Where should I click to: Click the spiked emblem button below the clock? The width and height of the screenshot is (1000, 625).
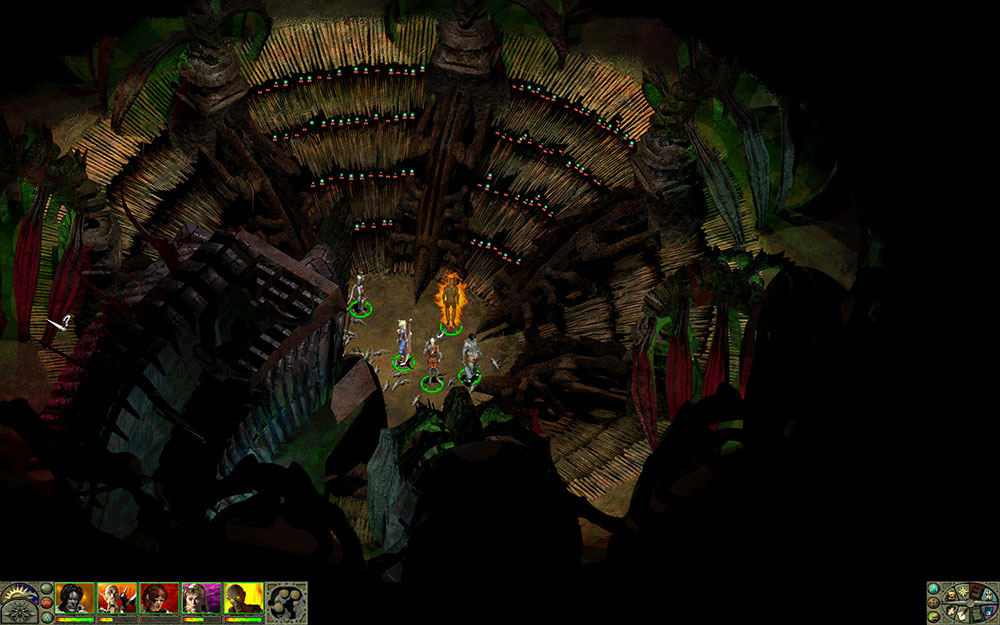tap(19, 612)
